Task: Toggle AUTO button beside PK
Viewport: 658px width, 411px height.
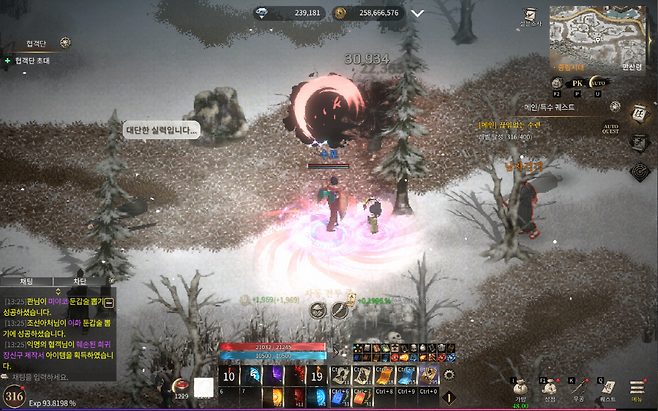Action: [x=599, y=82]
